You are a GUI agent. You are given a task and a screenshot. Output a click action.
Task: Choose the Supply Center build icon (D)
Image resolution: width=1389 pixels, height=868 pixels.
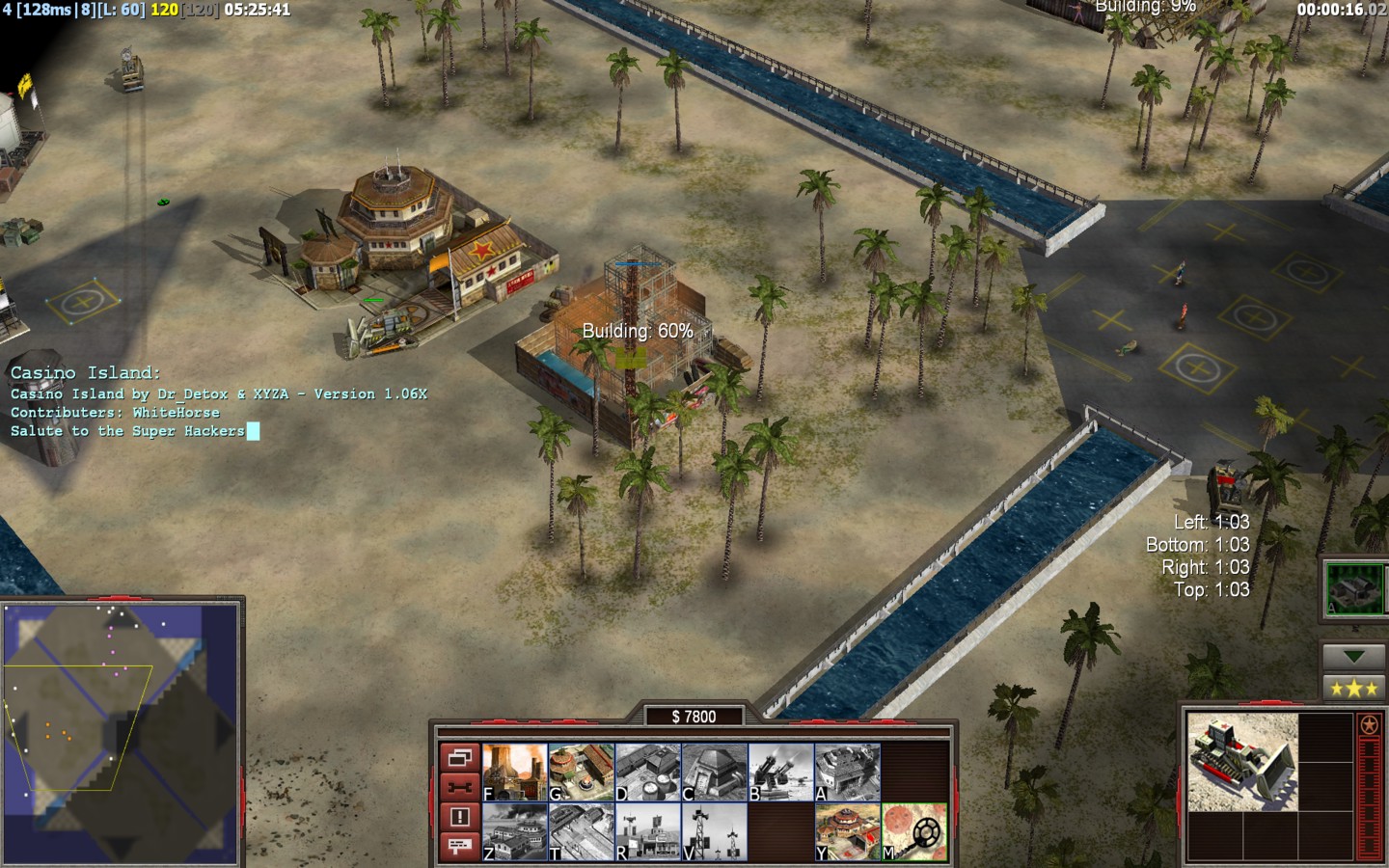tap(647, 773)
